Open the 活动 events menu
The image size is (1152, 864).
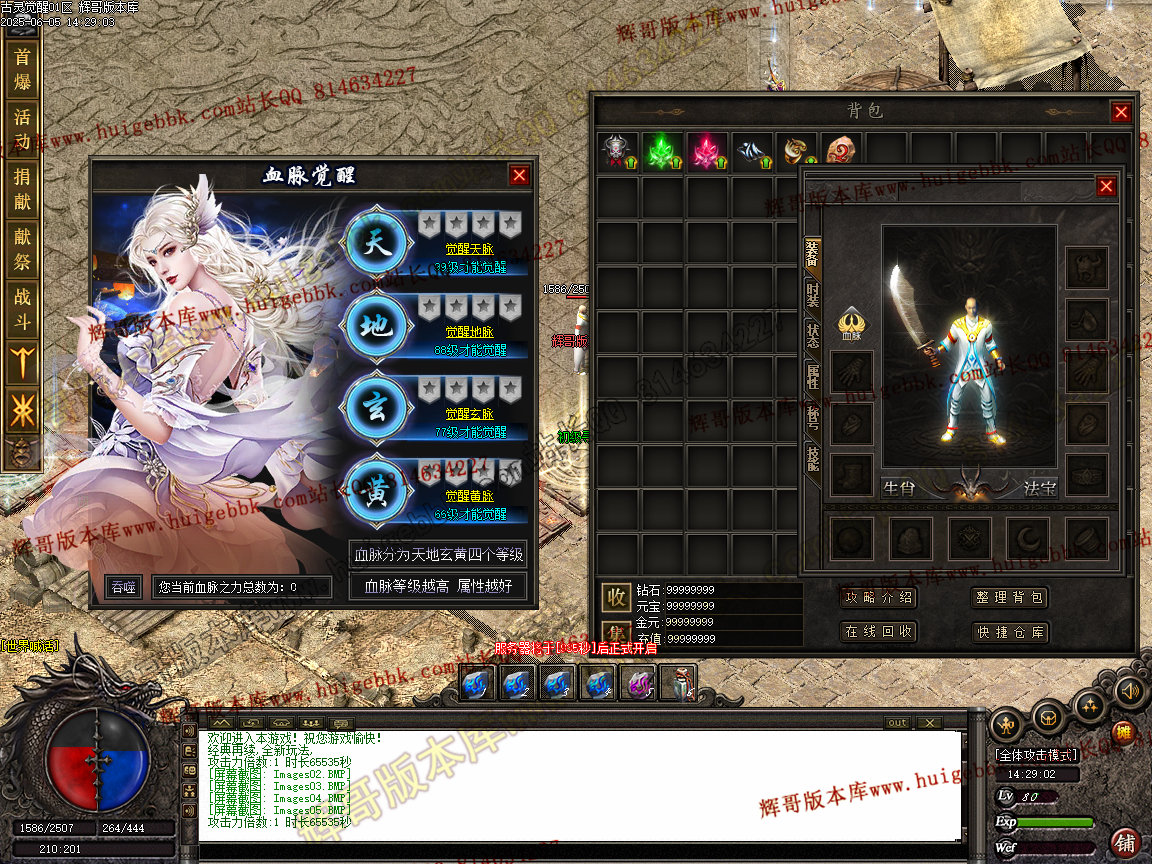pyautogui.click(x=22, y=128)
